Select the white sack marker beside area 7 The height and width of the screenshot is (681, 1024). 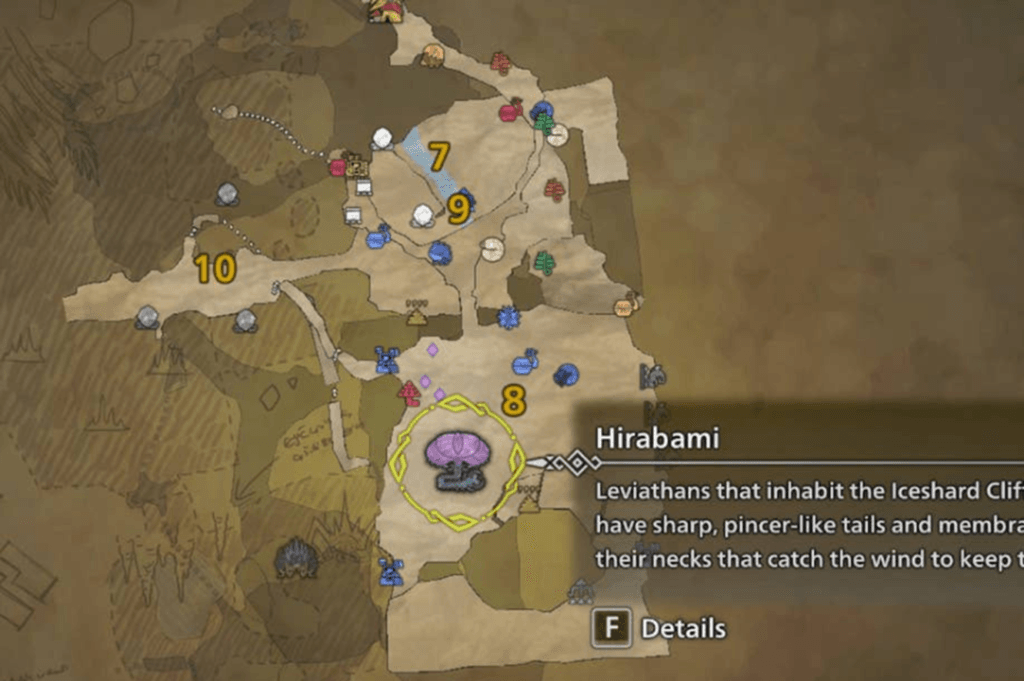point(382,139)
